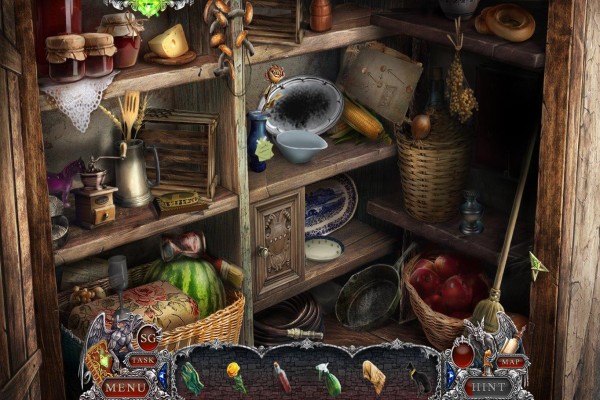Open the Map
Viewport: 600px width, 400px height.
(x=510, y=361)
